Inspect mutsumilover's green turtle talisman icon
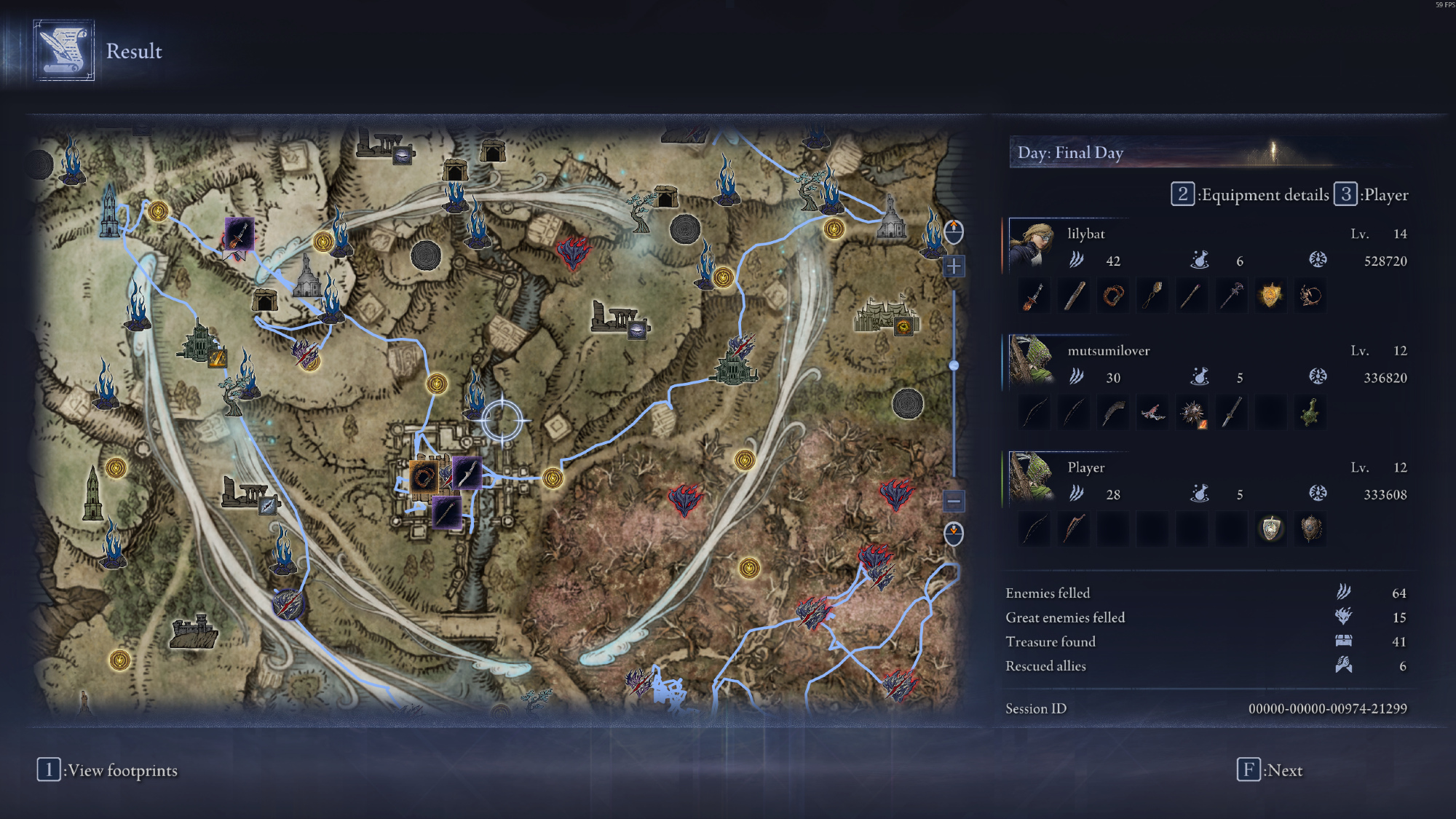 [x=1310, y=413]
